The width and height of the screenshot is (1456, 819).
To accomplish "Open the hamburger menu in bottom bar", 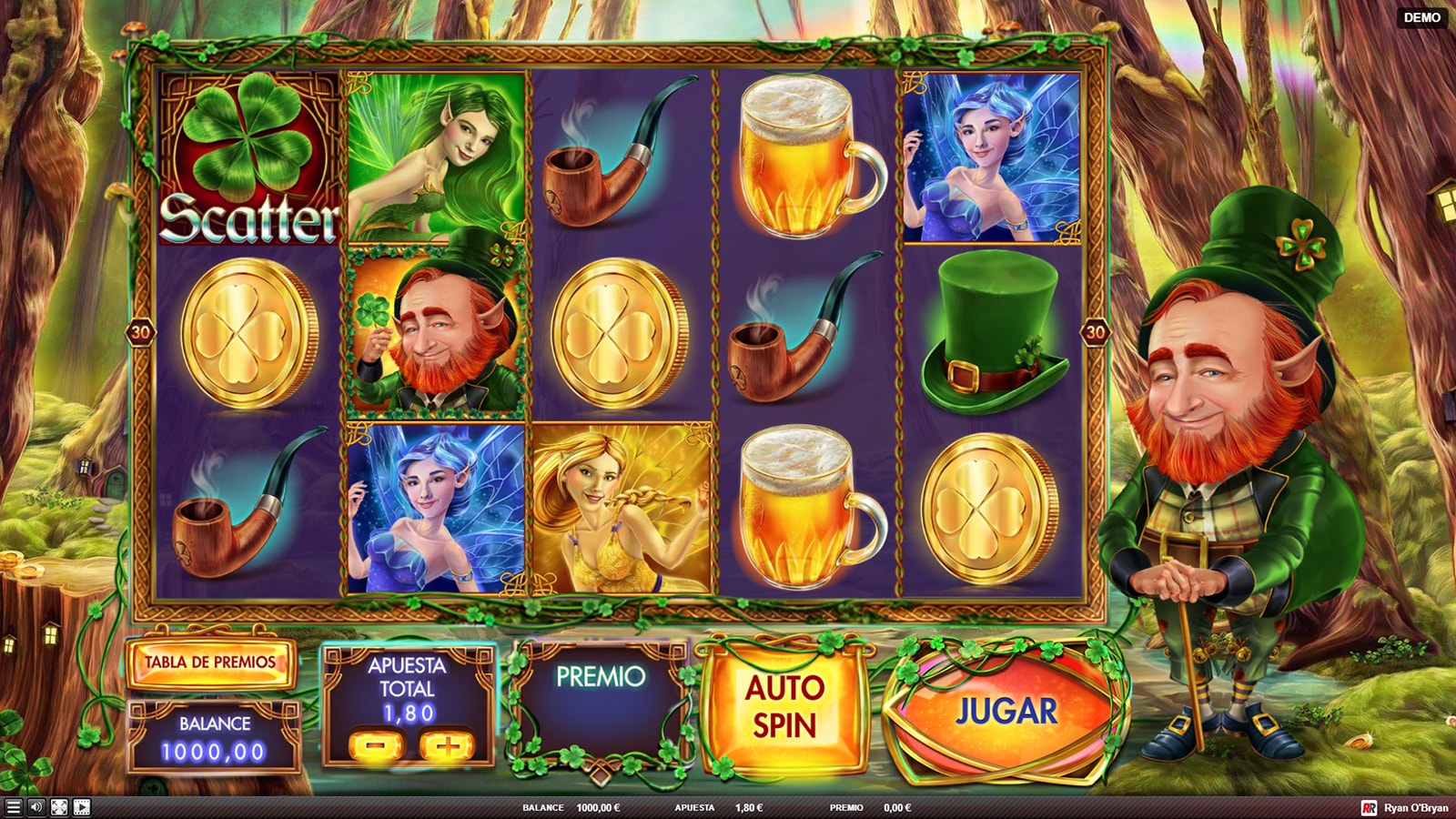I will pos(13,807).
